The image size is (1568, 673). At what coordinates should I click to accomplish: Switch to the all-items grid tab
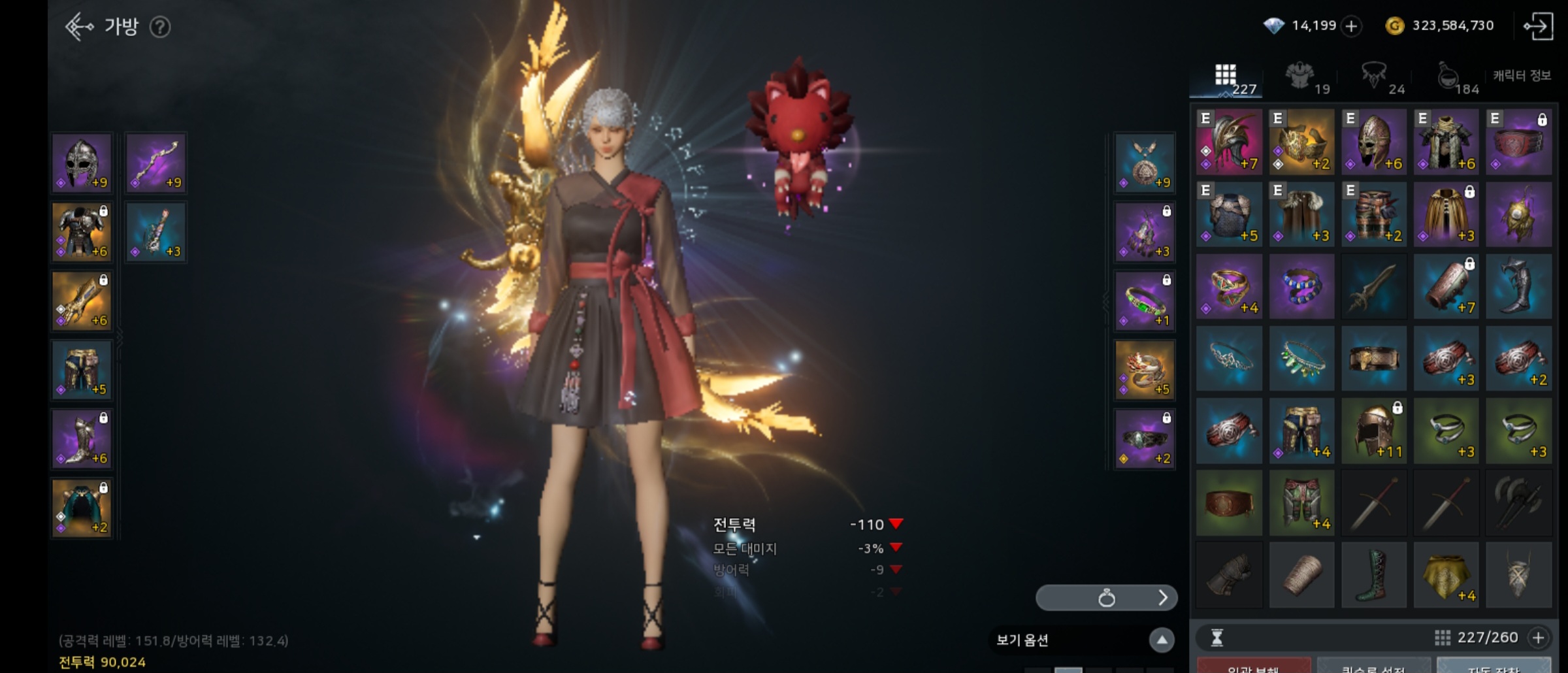(1226, 77)
